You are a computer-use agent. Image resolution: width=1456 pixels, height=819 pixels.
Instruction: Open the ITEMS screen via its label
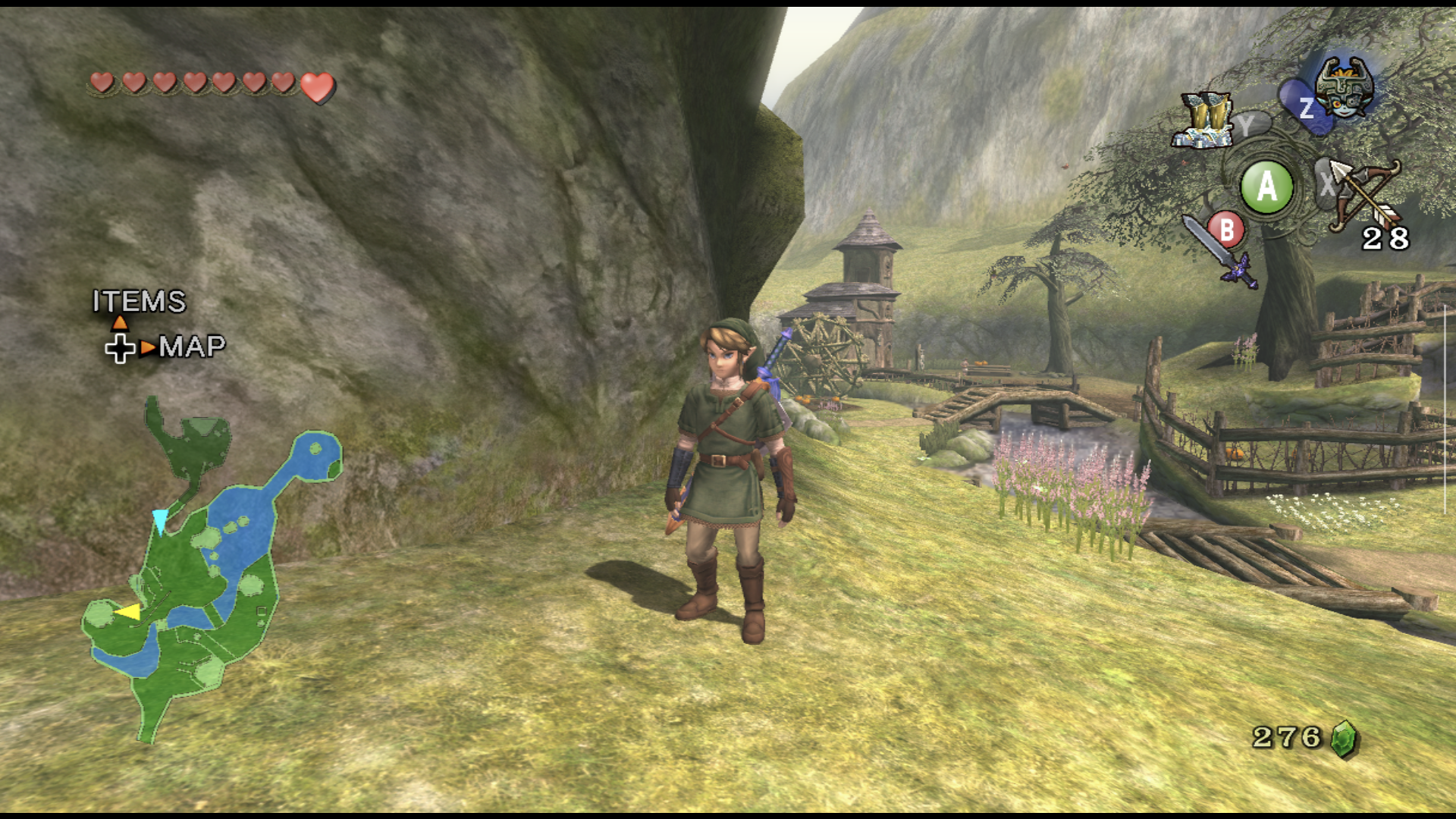[x=139, y=302]
